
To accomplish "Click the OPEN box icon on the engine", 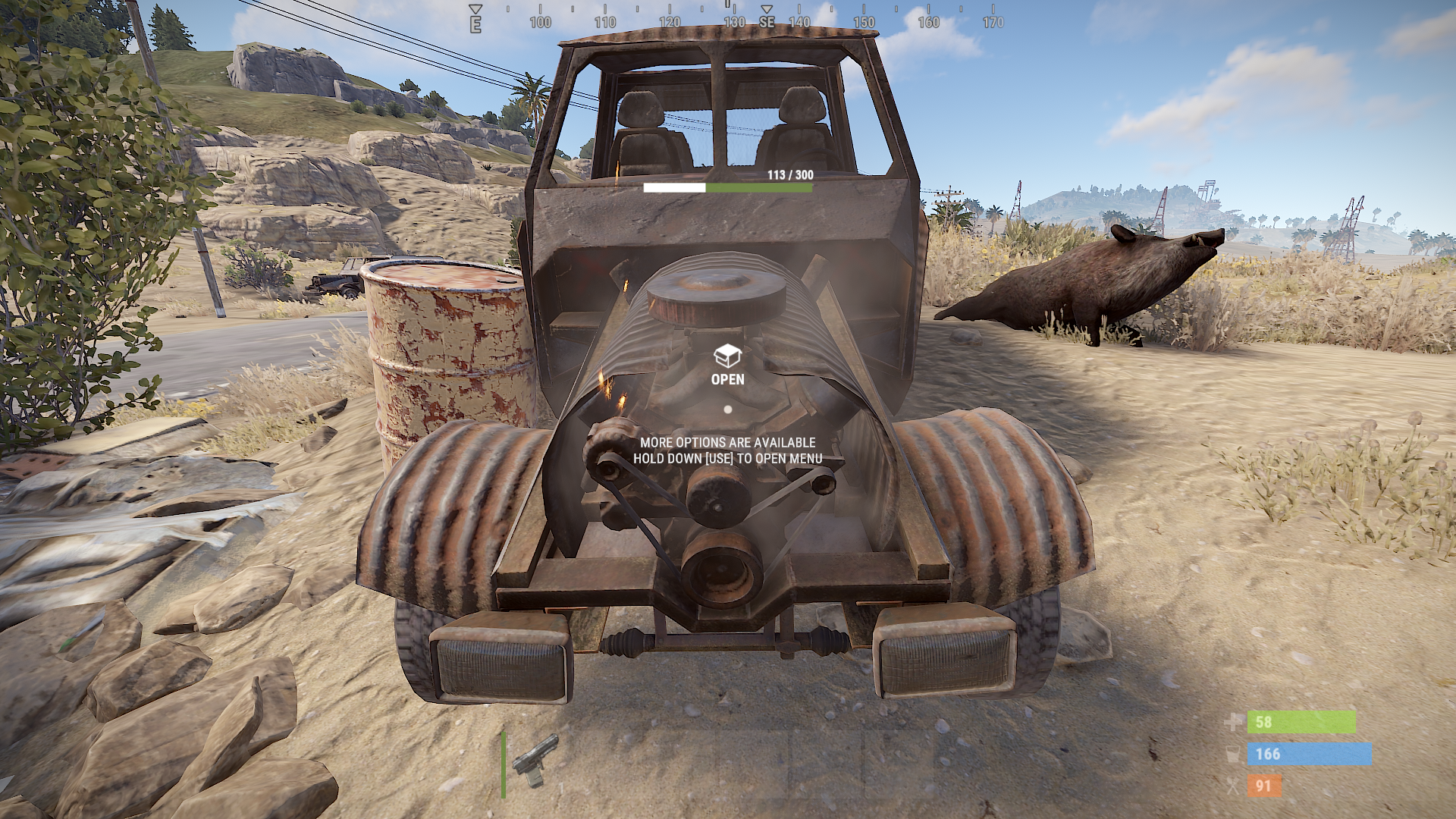I will [727, 355].
